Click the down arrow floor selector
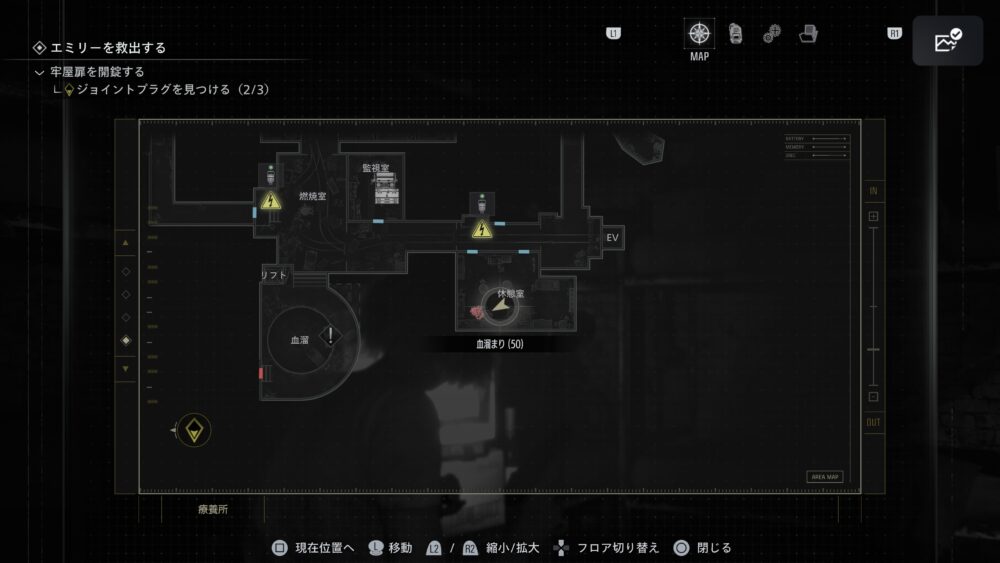Image resolution: width=1000 pixels, height=563 pixels. click(x=125, y=368)
